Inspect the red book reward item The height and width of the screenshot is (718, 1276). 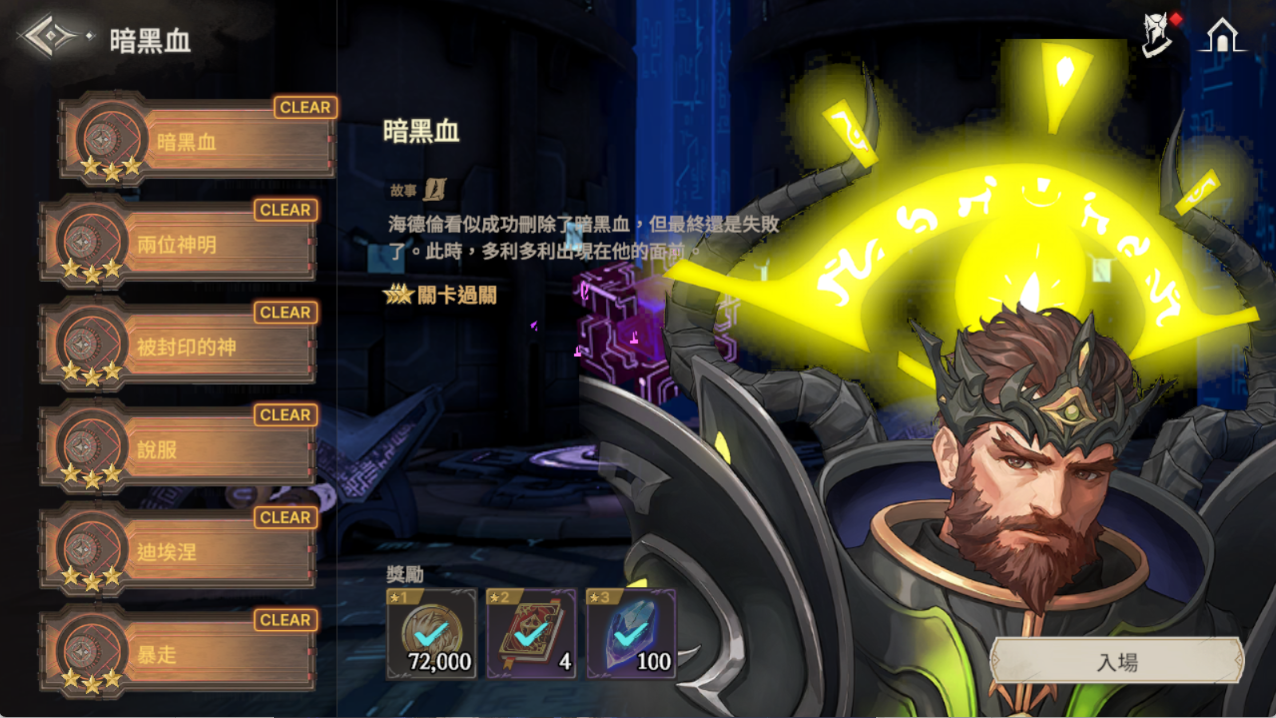[531, 634]
